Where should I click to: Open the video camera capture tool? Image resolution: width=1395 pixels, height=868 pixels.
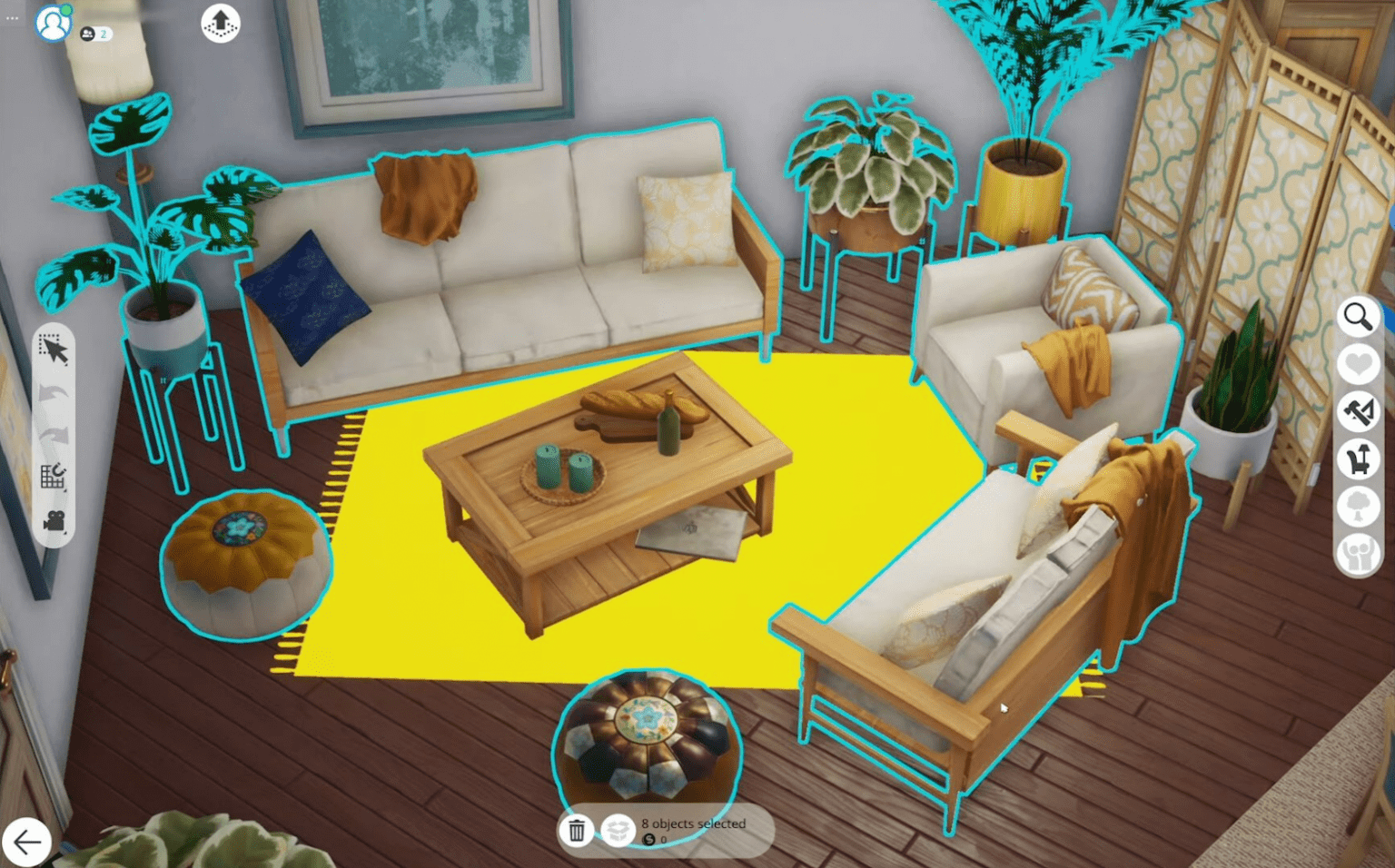(x=54, y=518)
